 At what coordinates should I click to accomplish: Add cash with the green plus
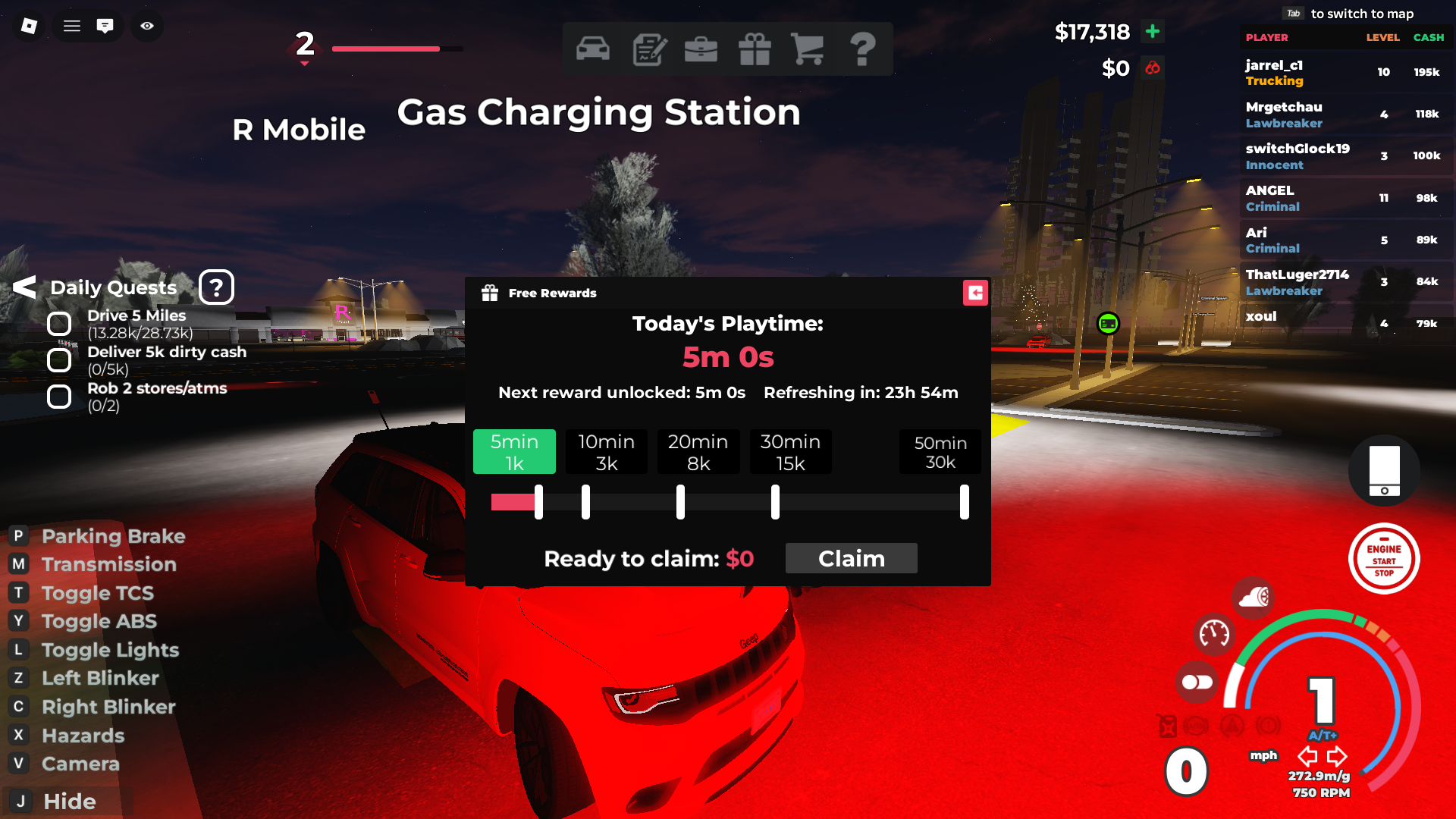[x=1153, y=31]
